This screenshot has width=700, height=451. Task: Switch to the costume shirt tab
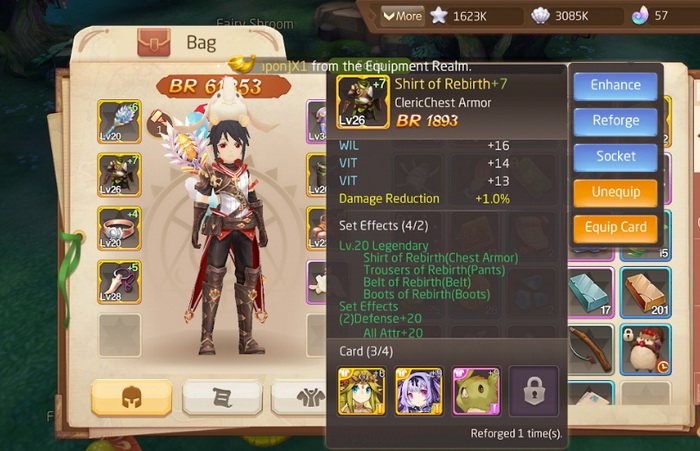point(300,397)
